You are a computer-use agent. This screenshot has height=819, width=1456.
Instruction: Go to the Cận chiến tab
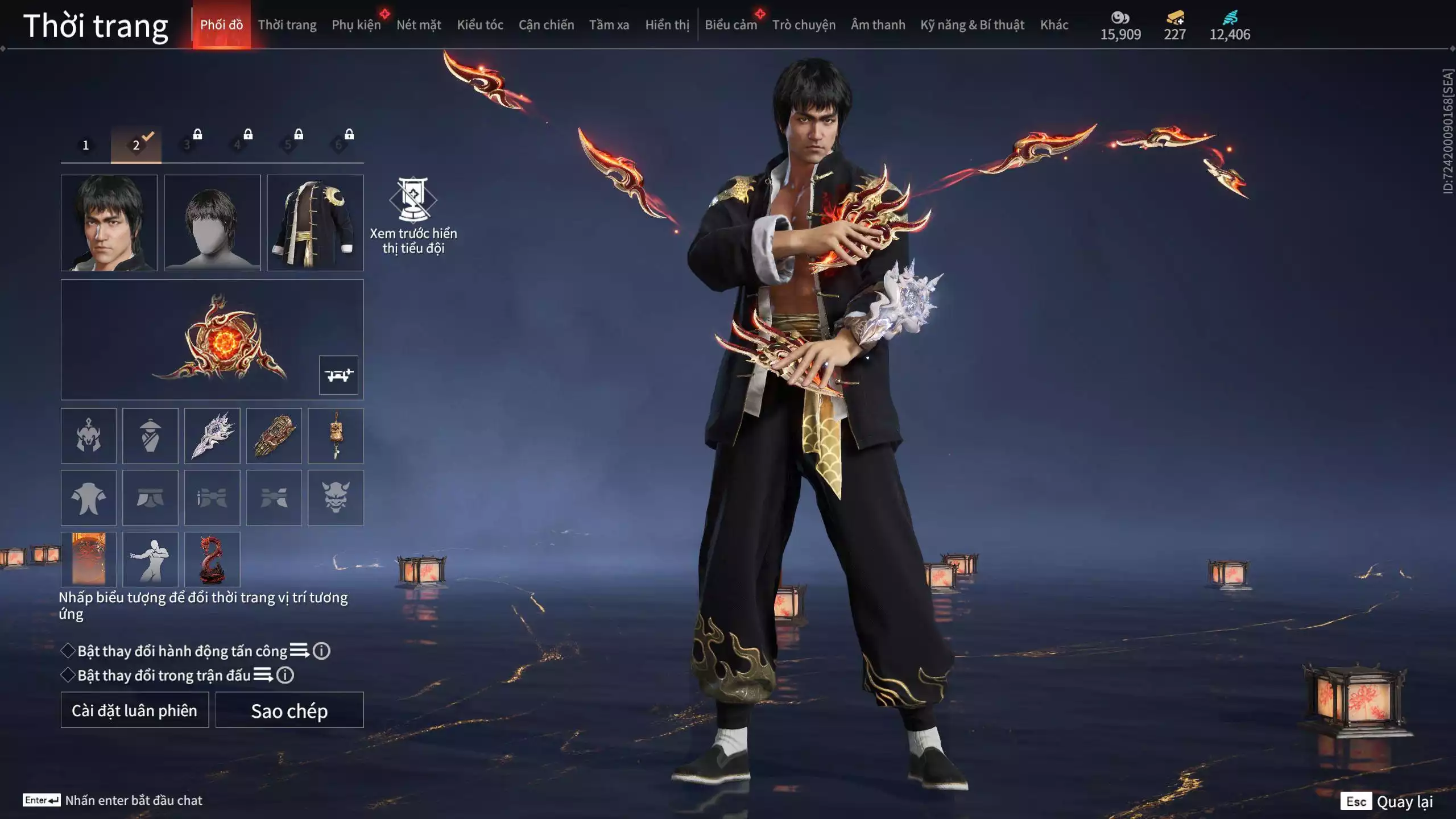(546, 25)
